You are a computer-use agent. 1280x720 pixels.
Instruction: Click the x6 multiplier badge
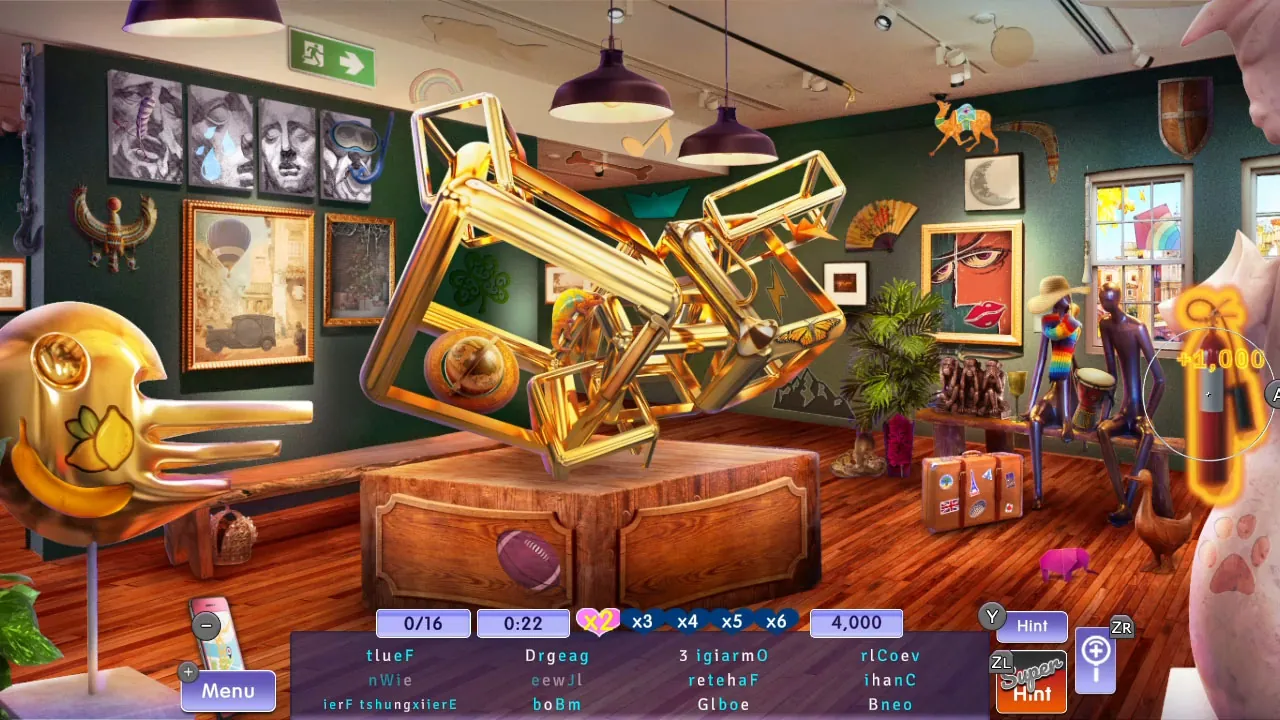[x=777, y=621]
